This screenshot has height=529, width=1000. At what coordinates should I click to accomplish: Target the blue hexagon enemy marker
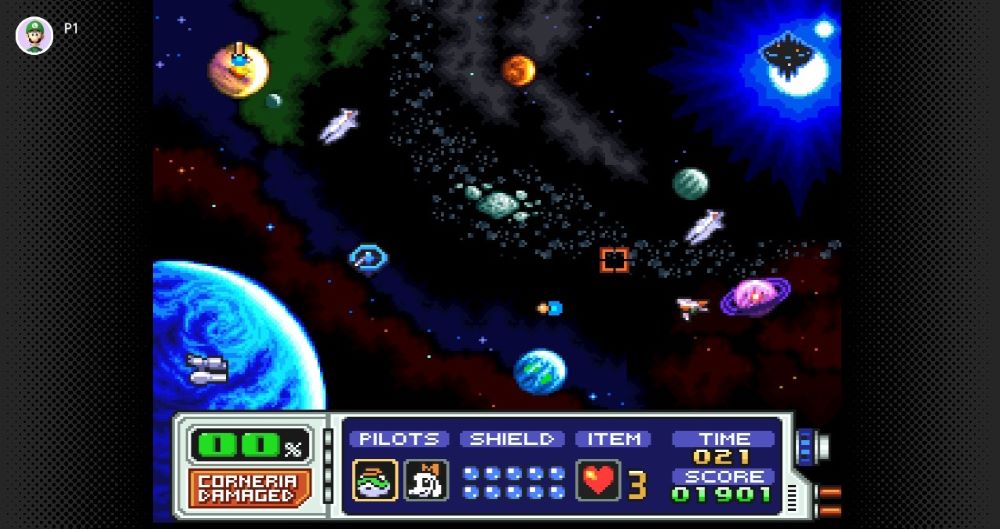click(x=368, y=258)
